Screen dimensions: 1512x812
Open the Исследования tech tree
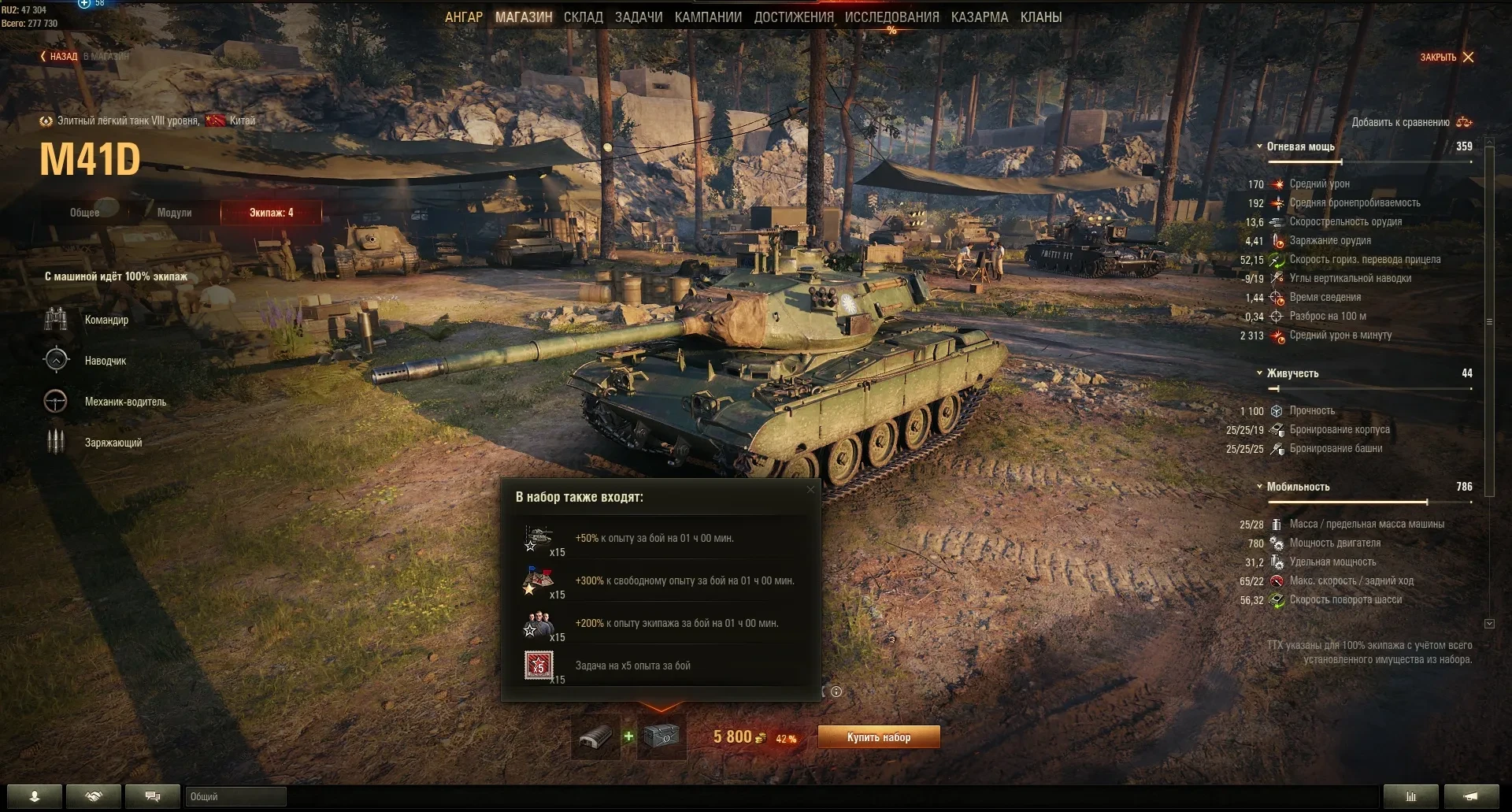click(x=891, y=17)
